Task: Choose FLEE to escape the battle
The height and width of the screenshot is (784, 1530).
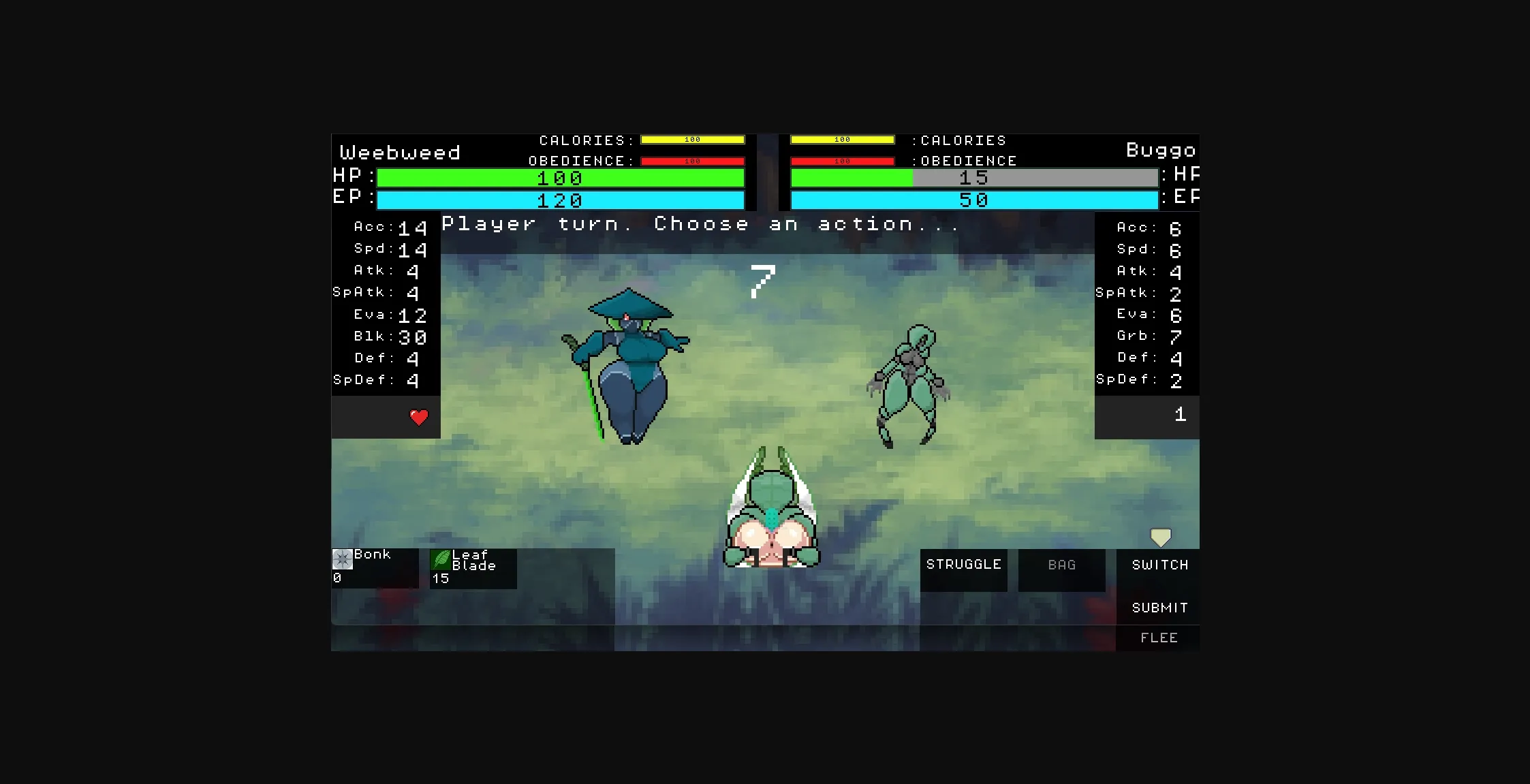Action: [1158, 638]
